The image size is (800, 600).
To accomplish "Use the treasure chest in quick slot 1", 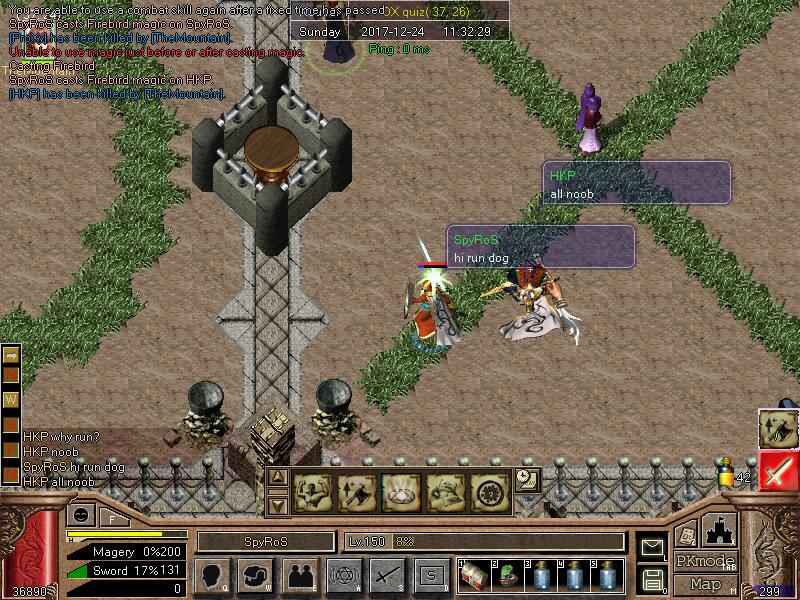I will tap(474, 577).
